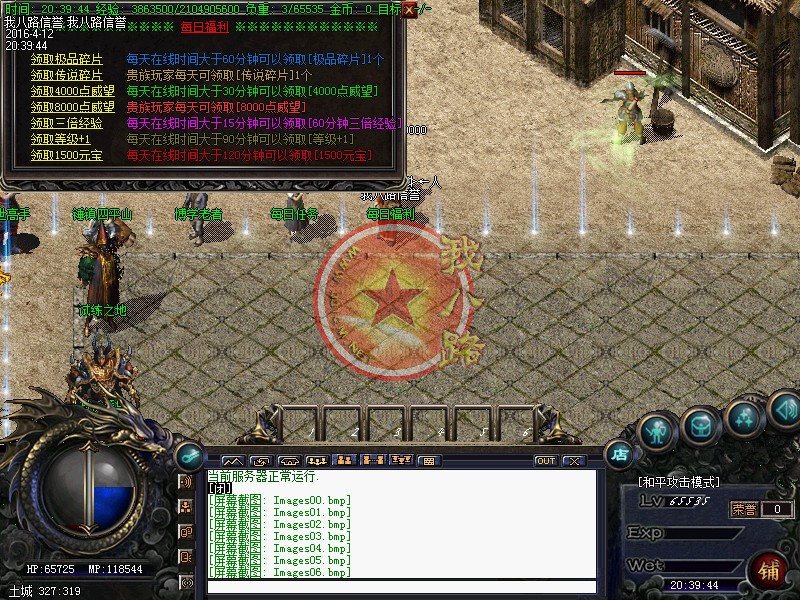Close the chat panel with its X button
Image resolution: width=800 pixels, height=600 pixels.
coord(573,461)
